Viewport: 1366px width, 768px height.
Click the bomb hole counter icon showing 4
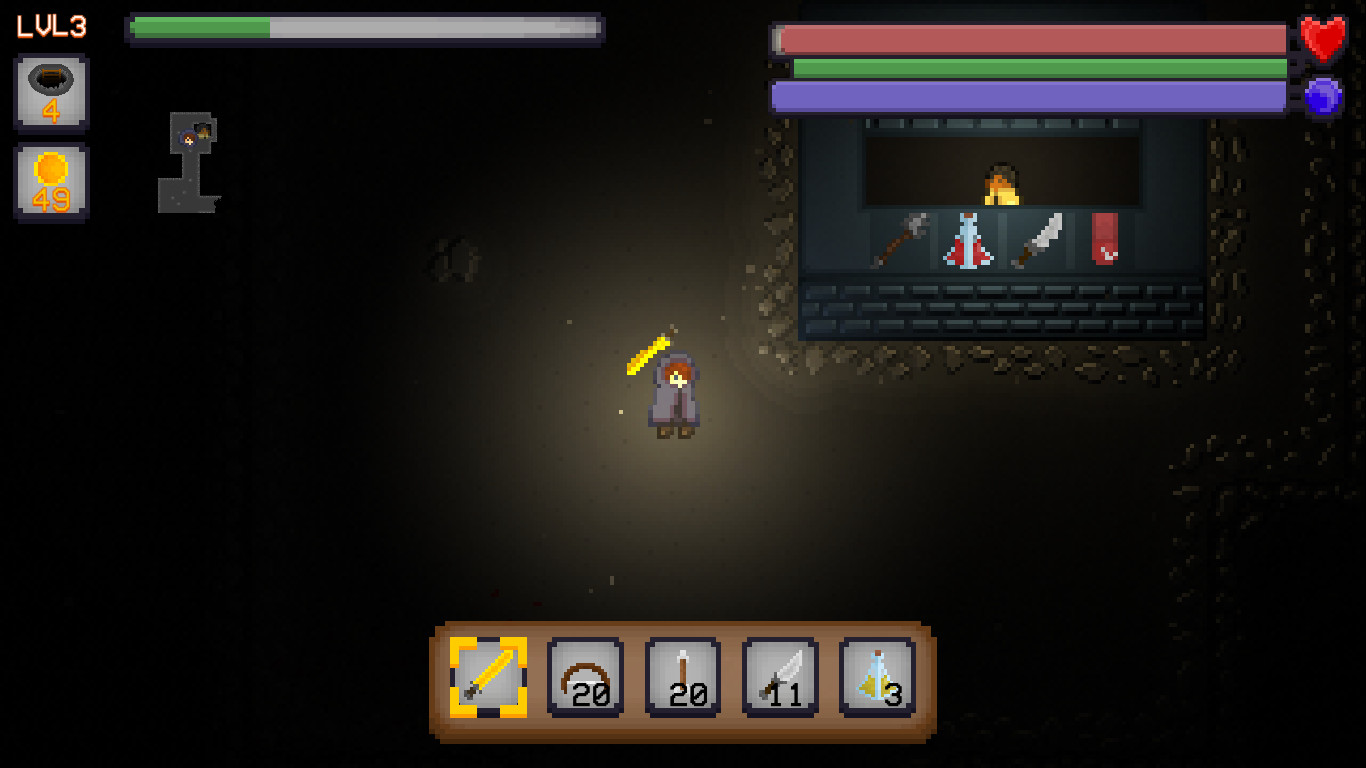(51, 94)
